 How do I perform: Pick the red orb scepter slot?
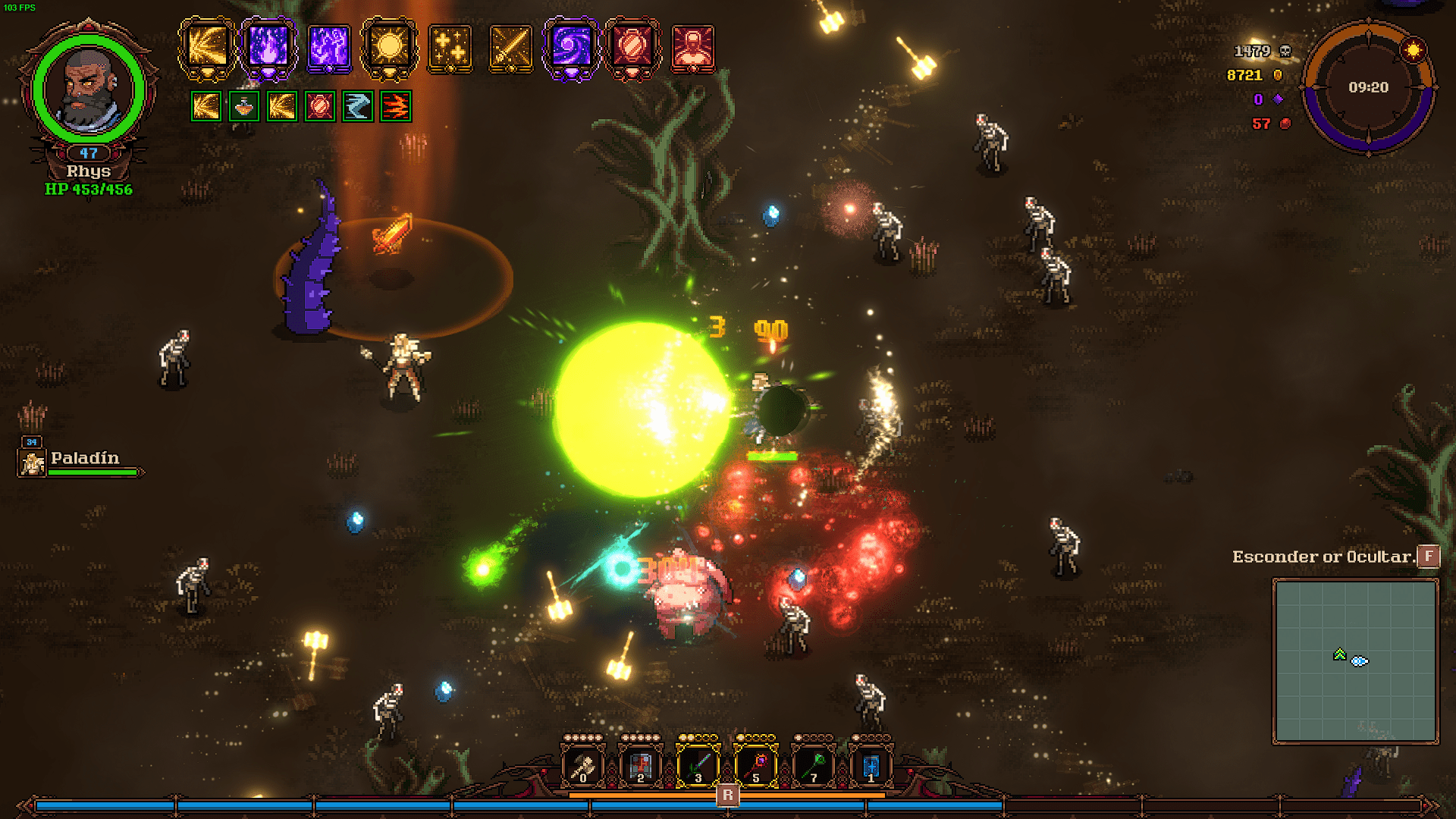click(x=755, y=764)
